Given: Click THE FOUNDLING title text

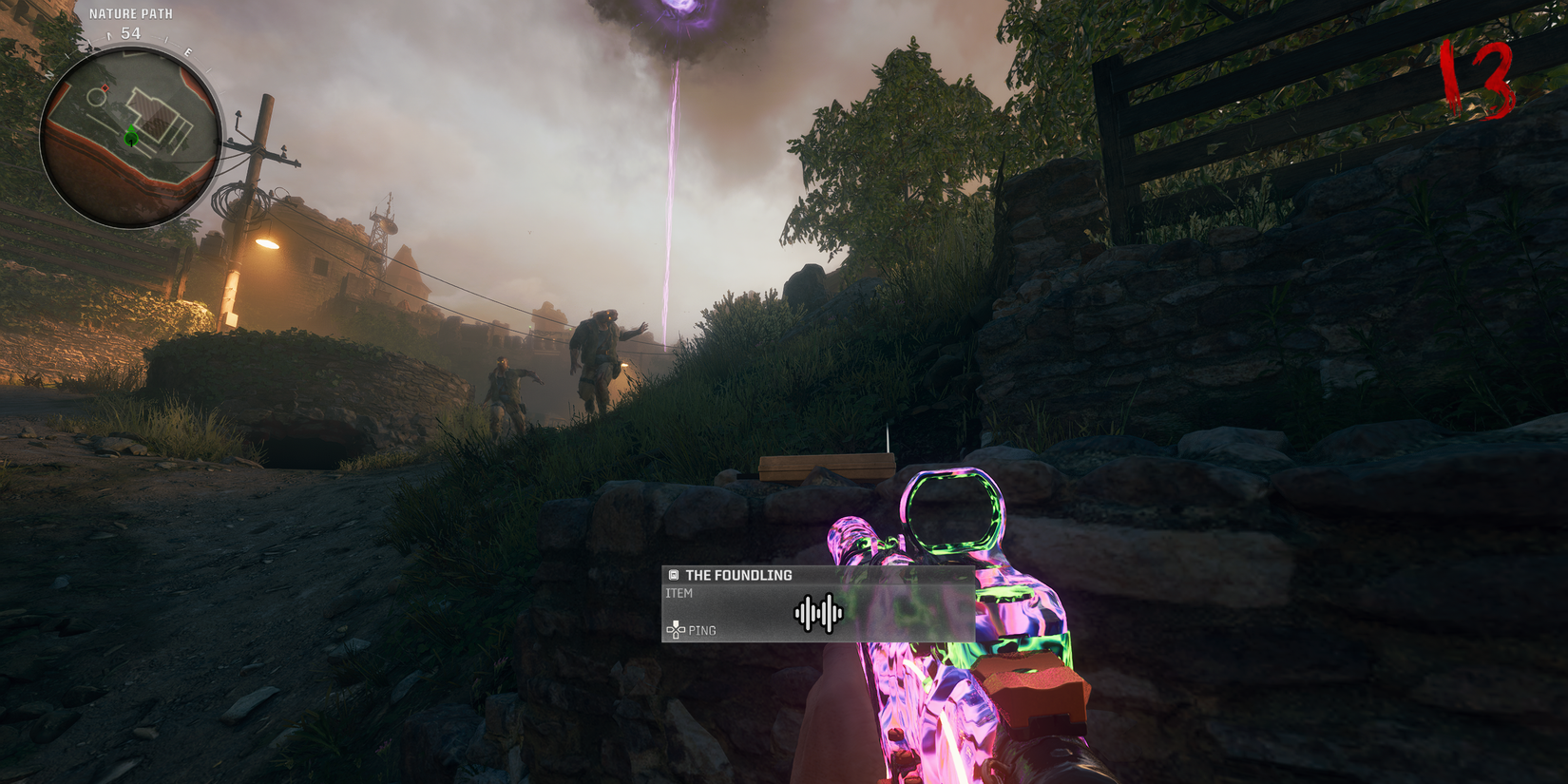Looking at the screenshot, I should point(740,574).
